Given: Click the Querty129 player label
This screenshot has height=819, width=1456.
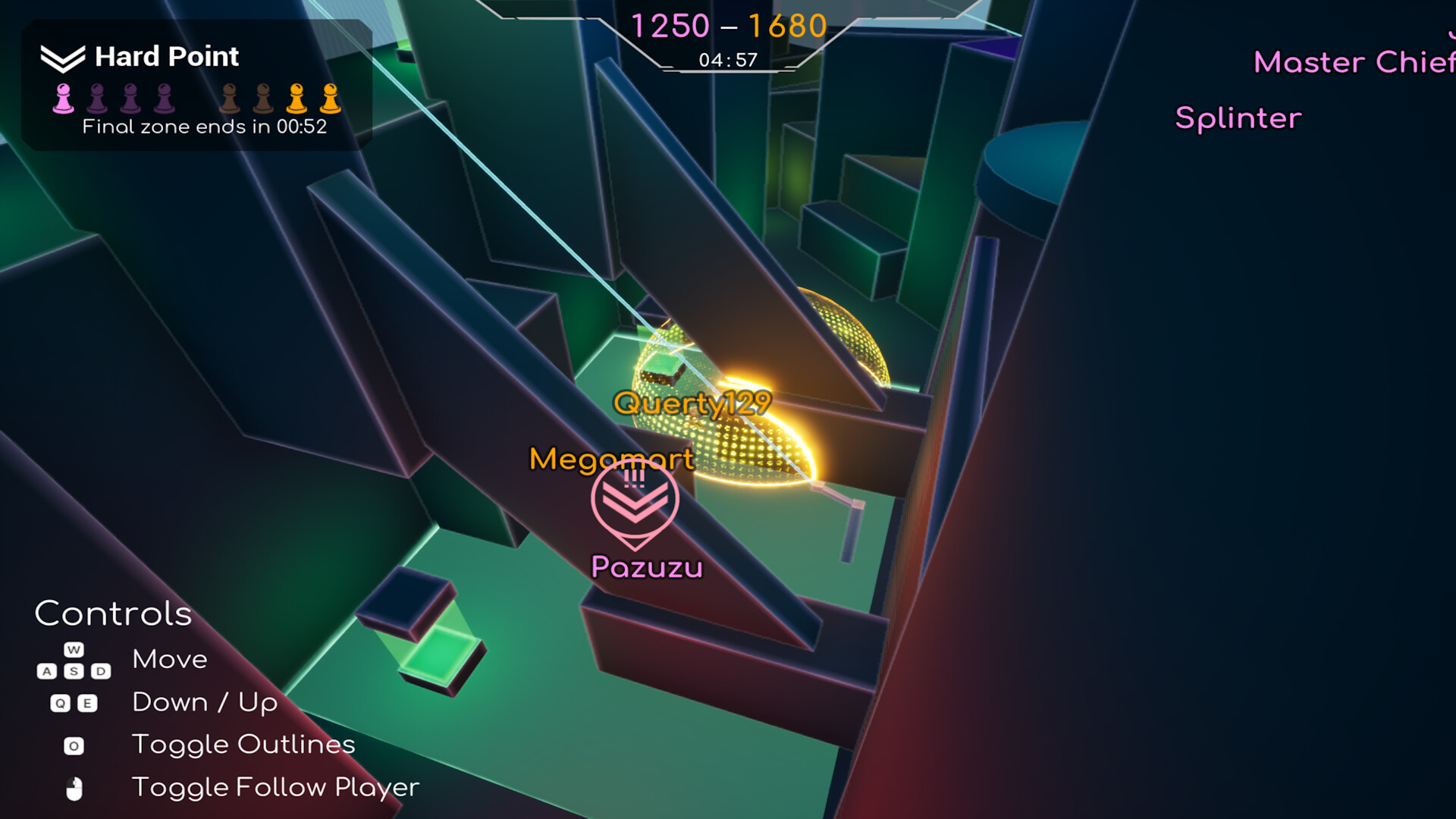Looking at the screenshot, I should point(693,404).
